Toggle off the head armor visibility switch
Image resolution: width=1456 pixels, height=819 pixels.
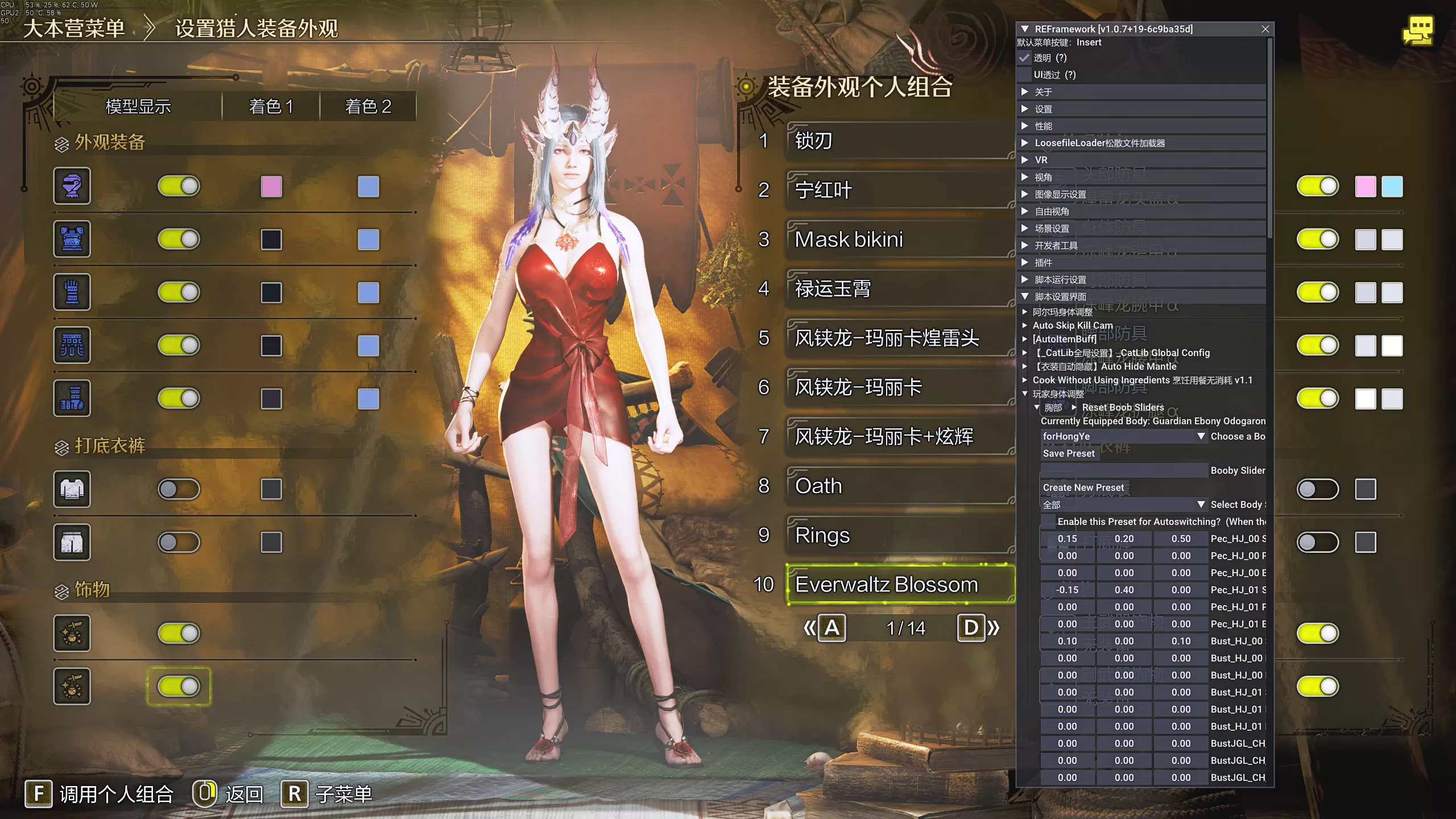179,186
